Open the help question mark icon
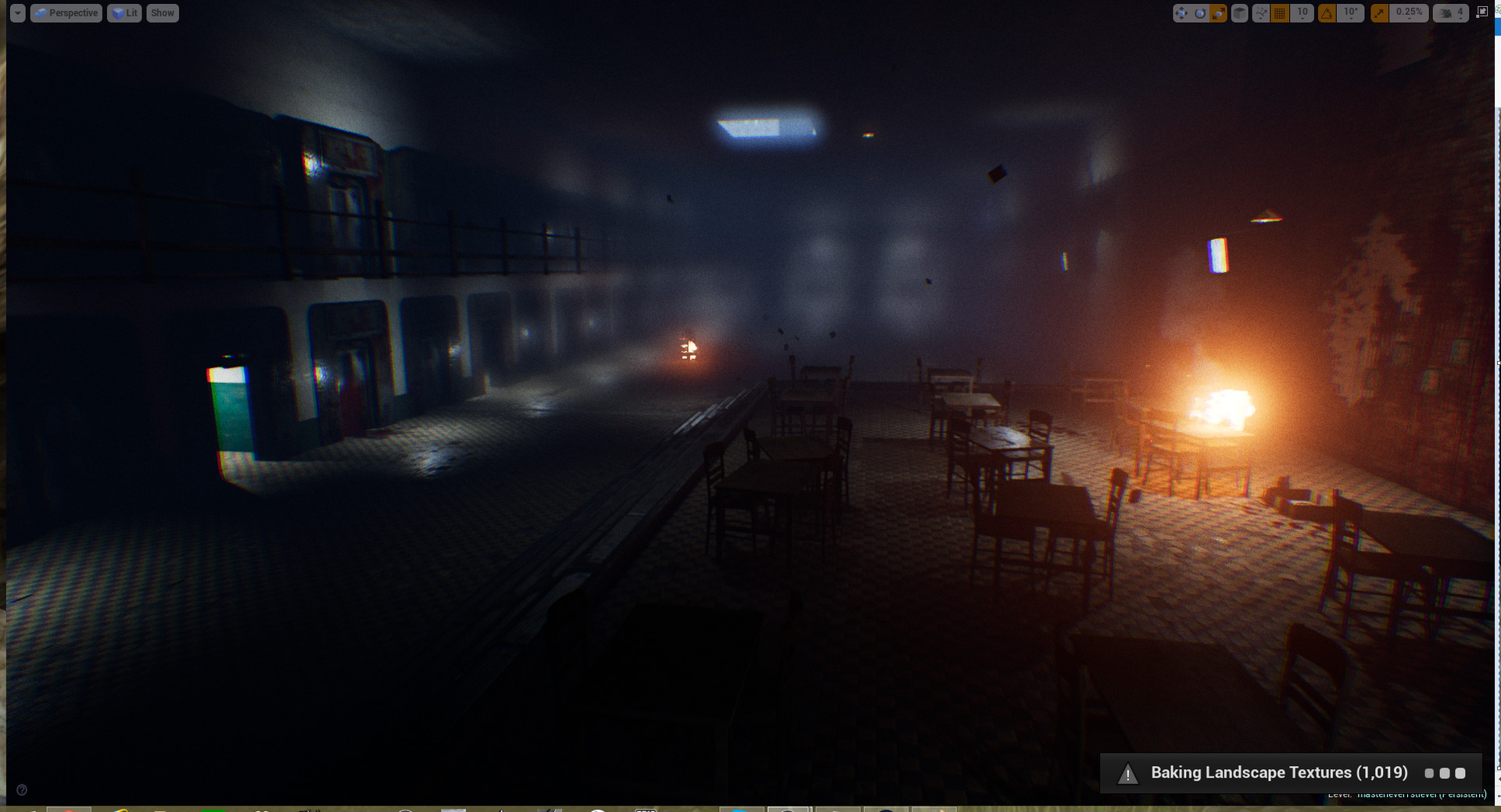Viewport: 1501px width, 812px height. click(x=23, y=790)
